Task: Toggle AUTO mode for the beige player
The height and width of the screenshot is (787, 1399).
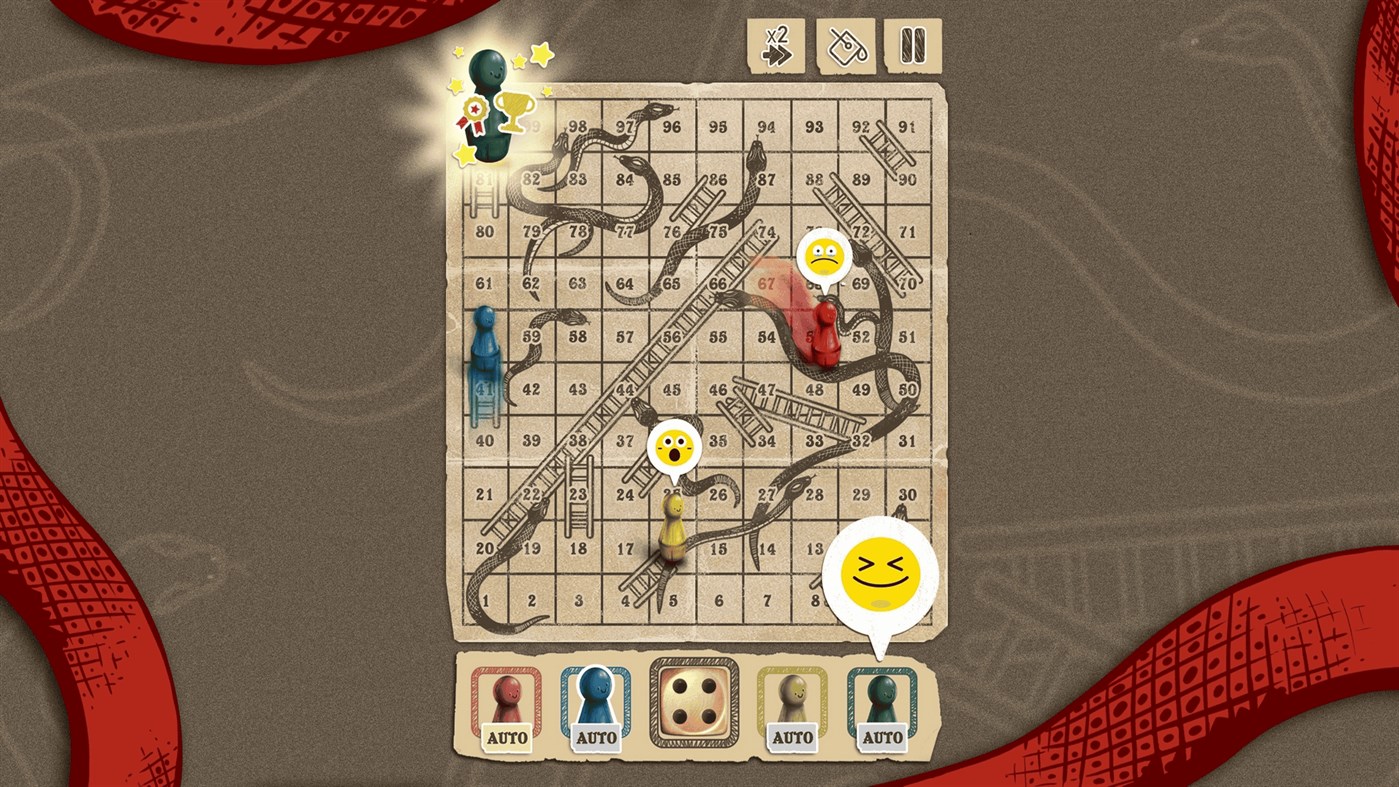Action: click(x=791, y=738)
